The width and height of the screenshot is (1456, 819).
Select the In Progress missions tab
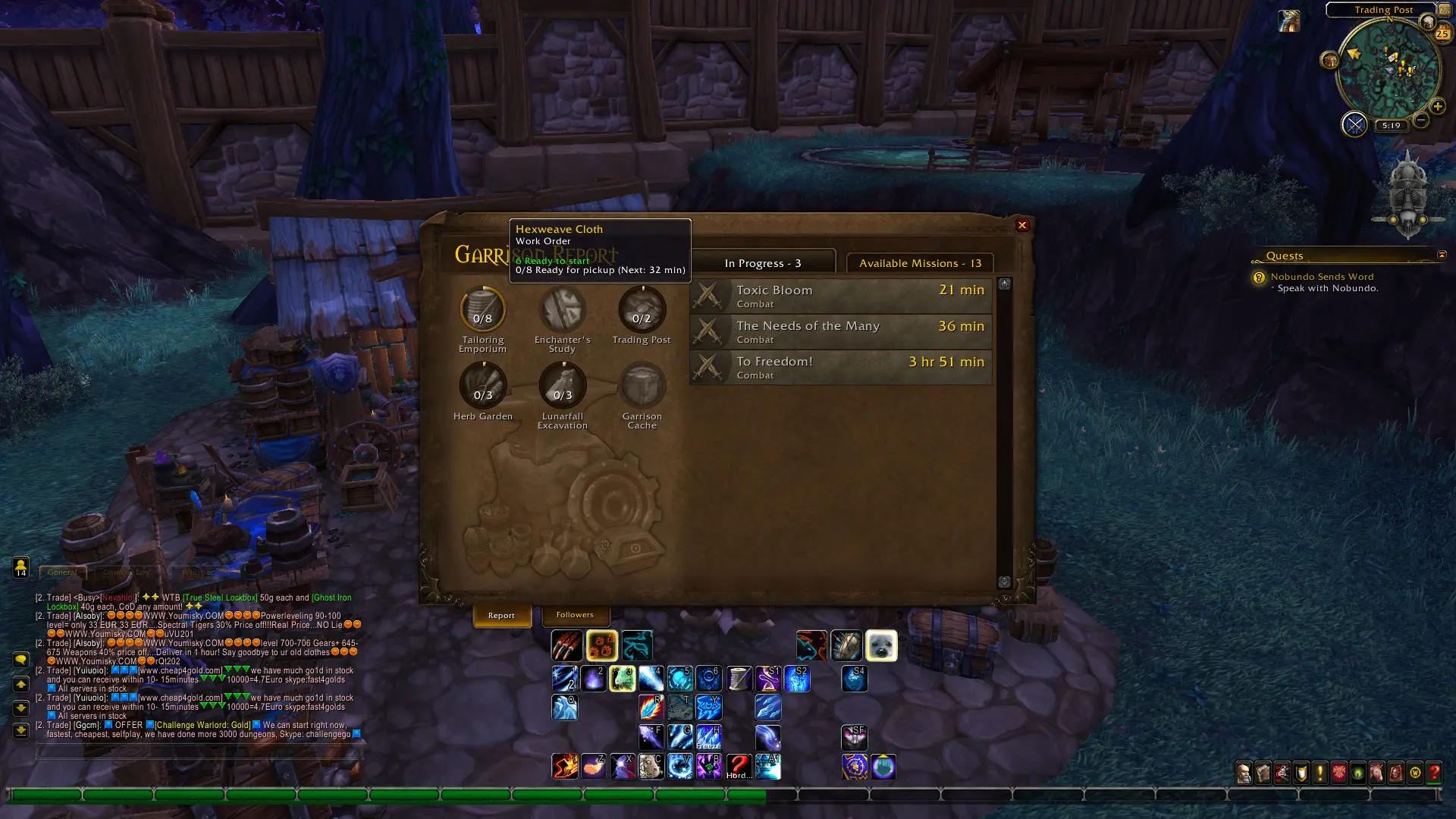pos(762,263)
